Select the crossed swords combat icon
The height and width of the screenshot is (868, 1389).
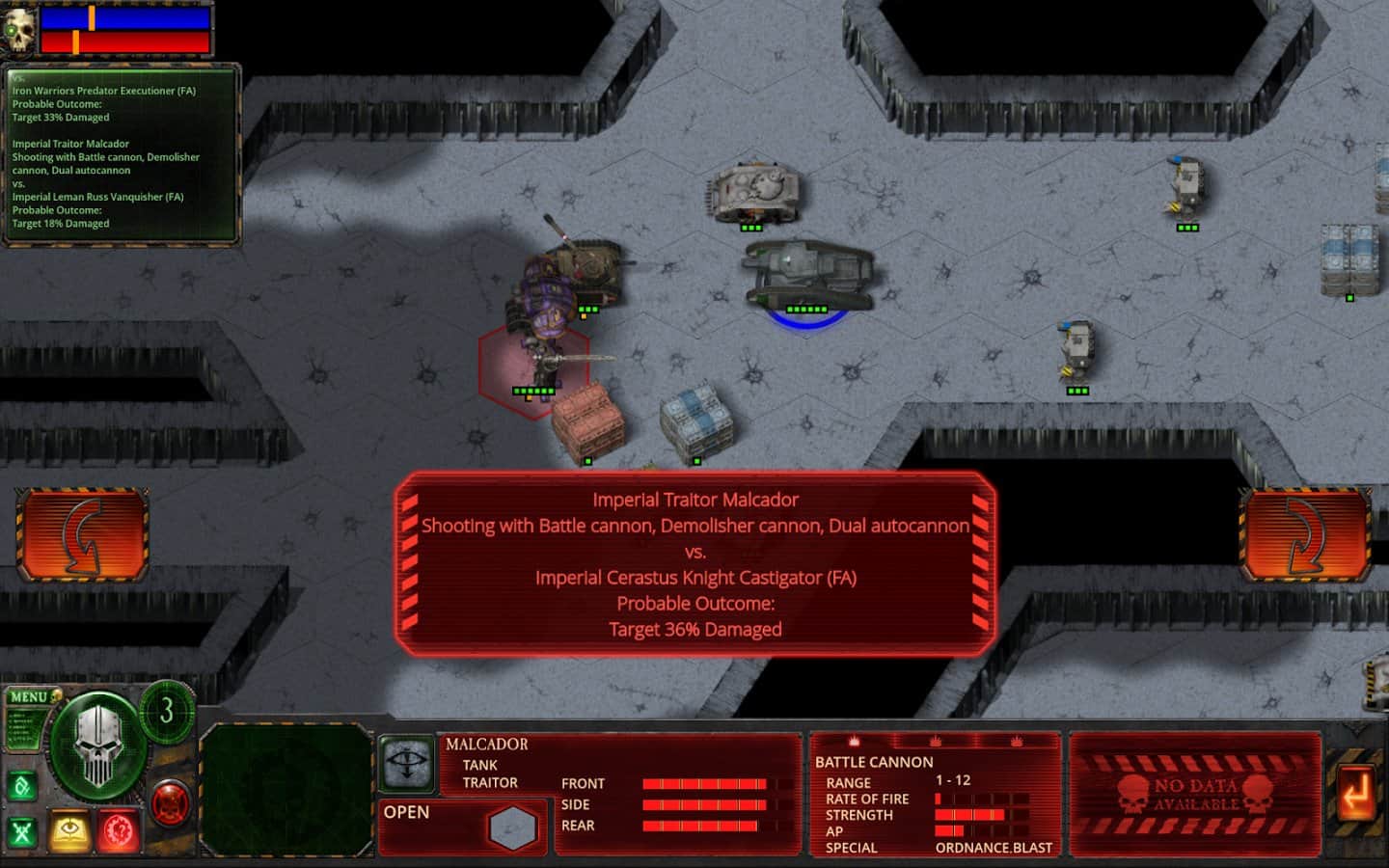pos(21,830)
